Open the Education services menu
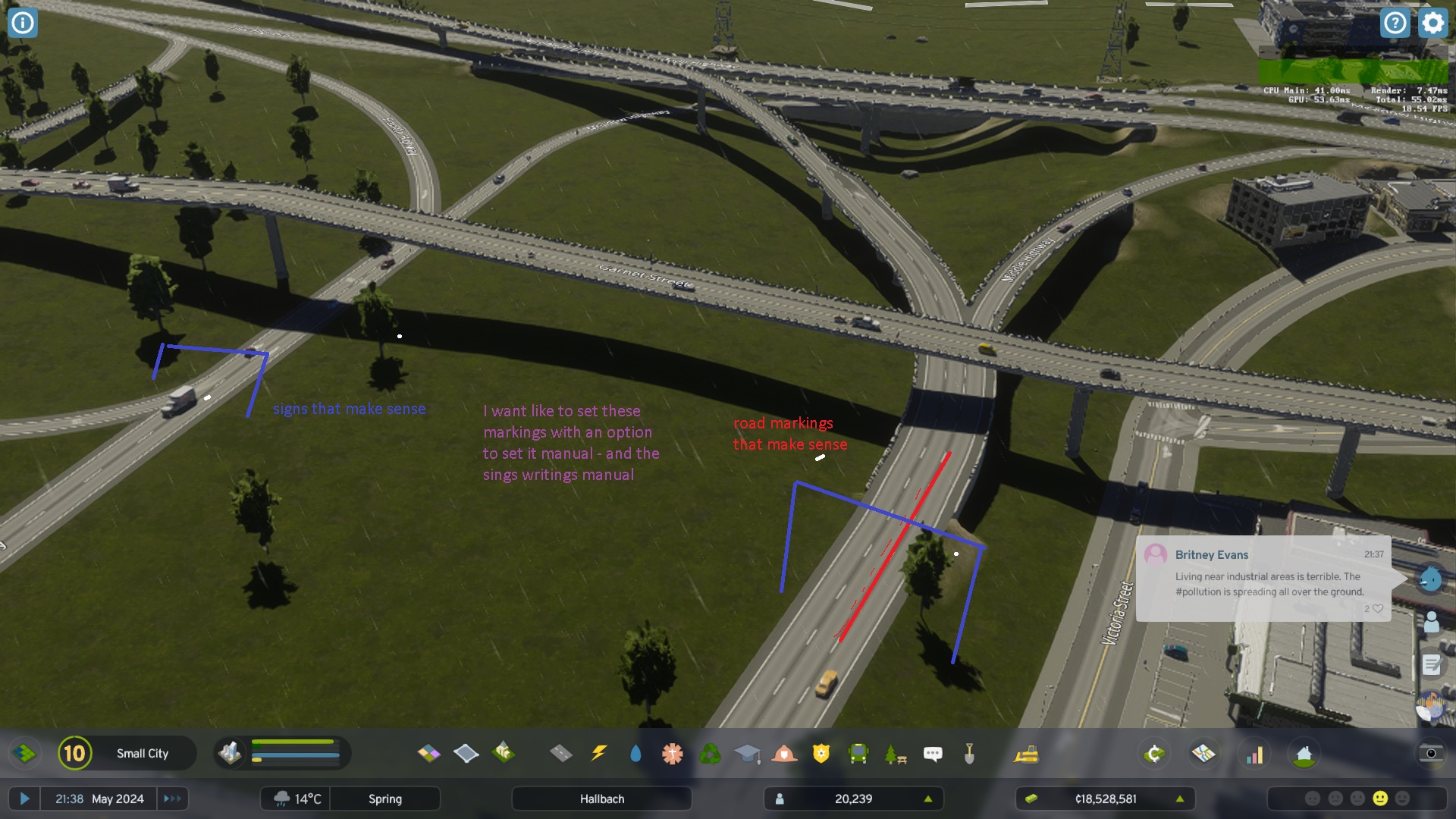Viewport: 1456px width, 819px height. 749,753
